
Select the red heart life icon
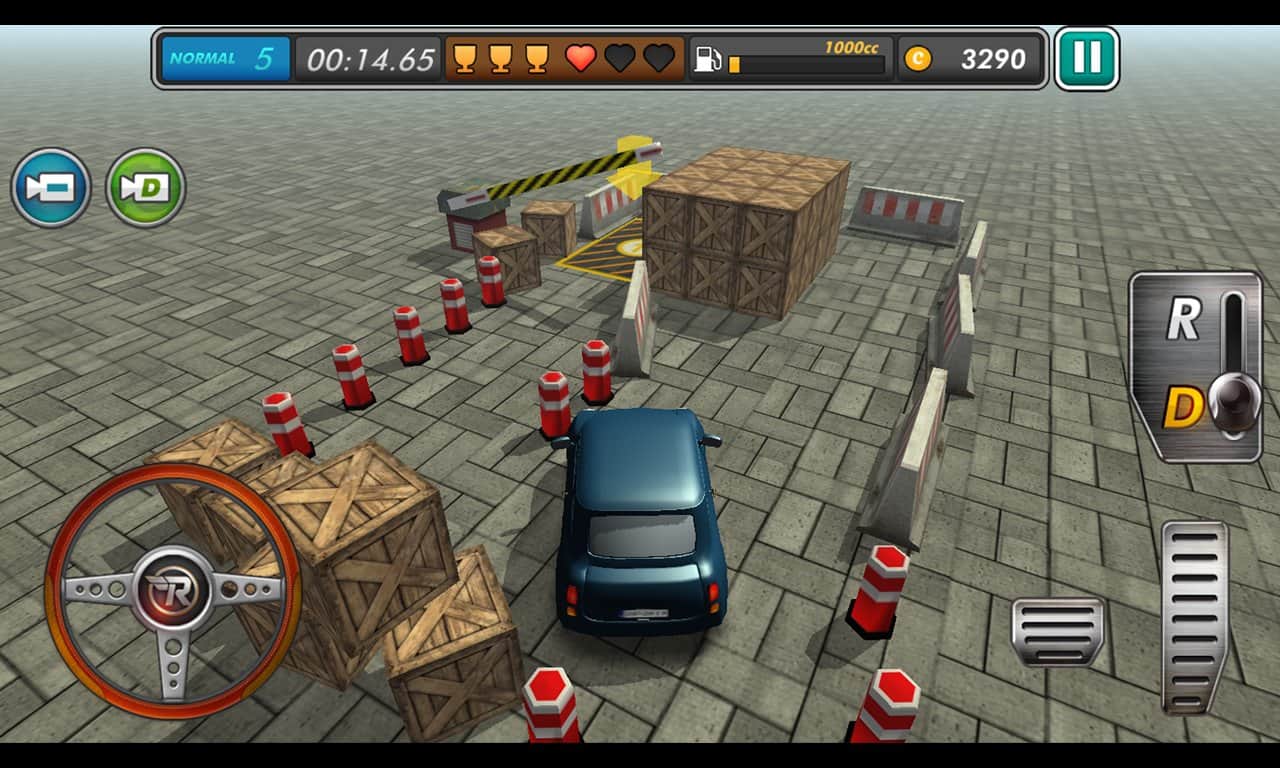pyautogui.click(x=579, y=58)
